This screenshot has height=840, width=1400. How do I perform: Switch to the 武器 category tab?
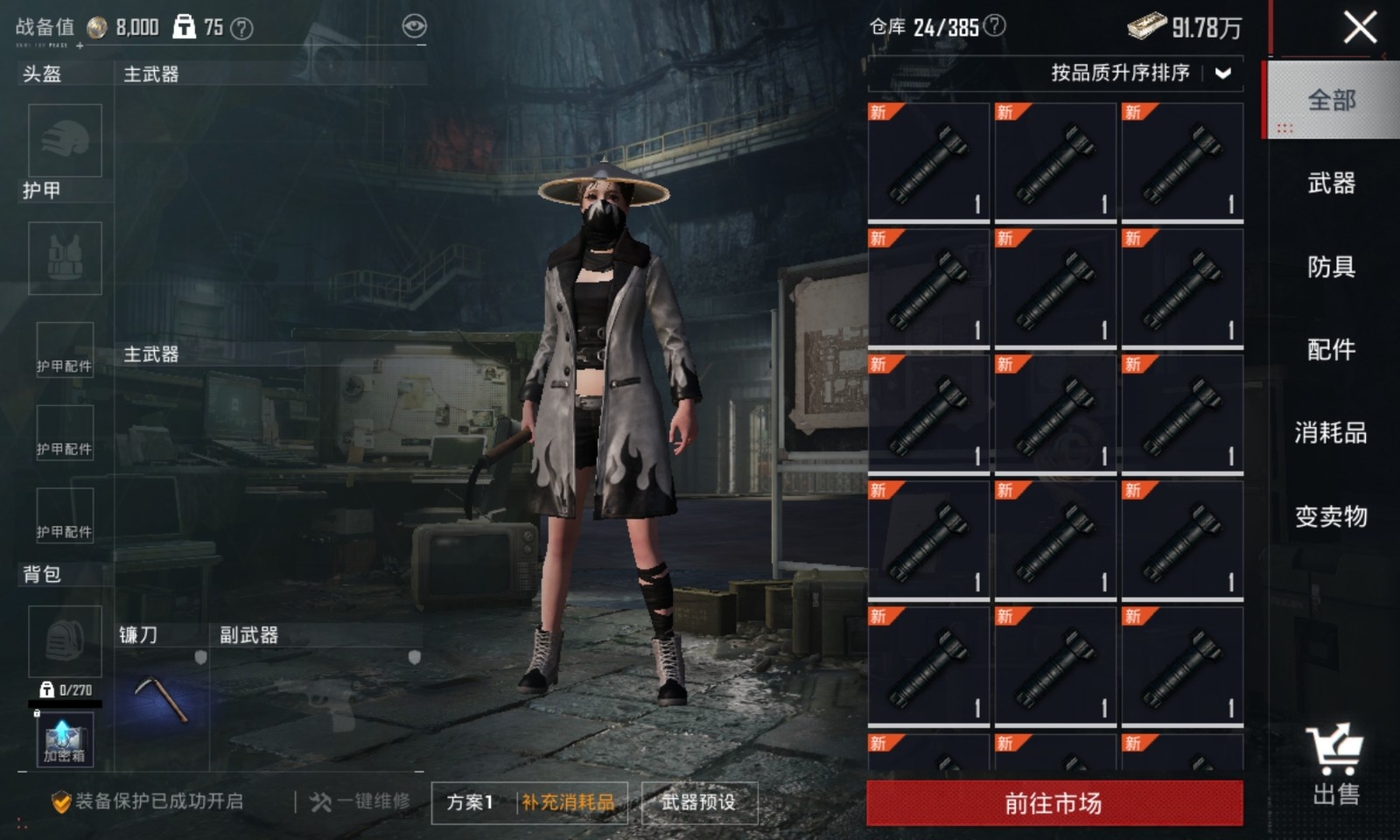tap(1331, 183)
